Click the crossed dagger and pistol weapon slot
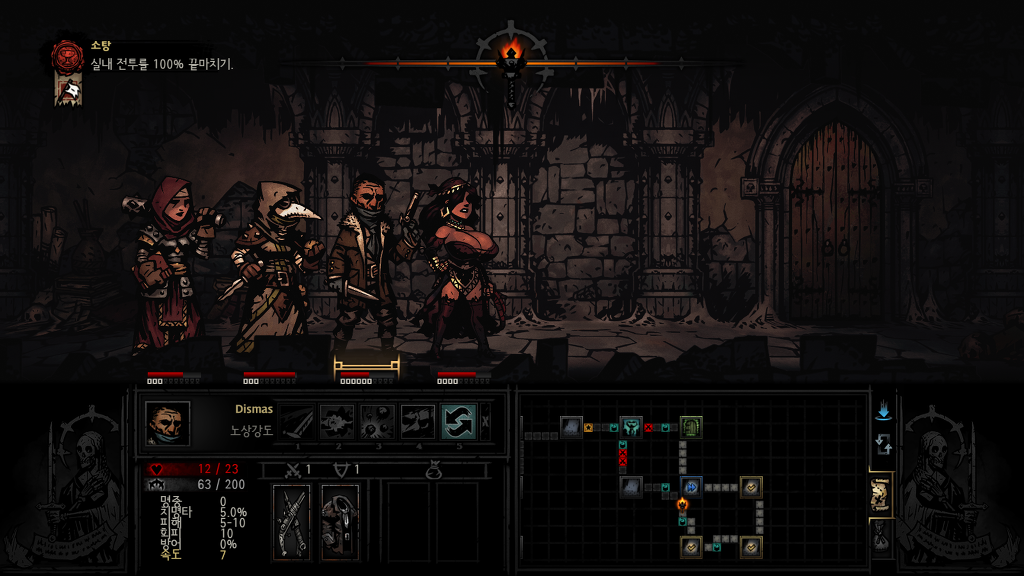1024x576 pixels. pos(292,521)
